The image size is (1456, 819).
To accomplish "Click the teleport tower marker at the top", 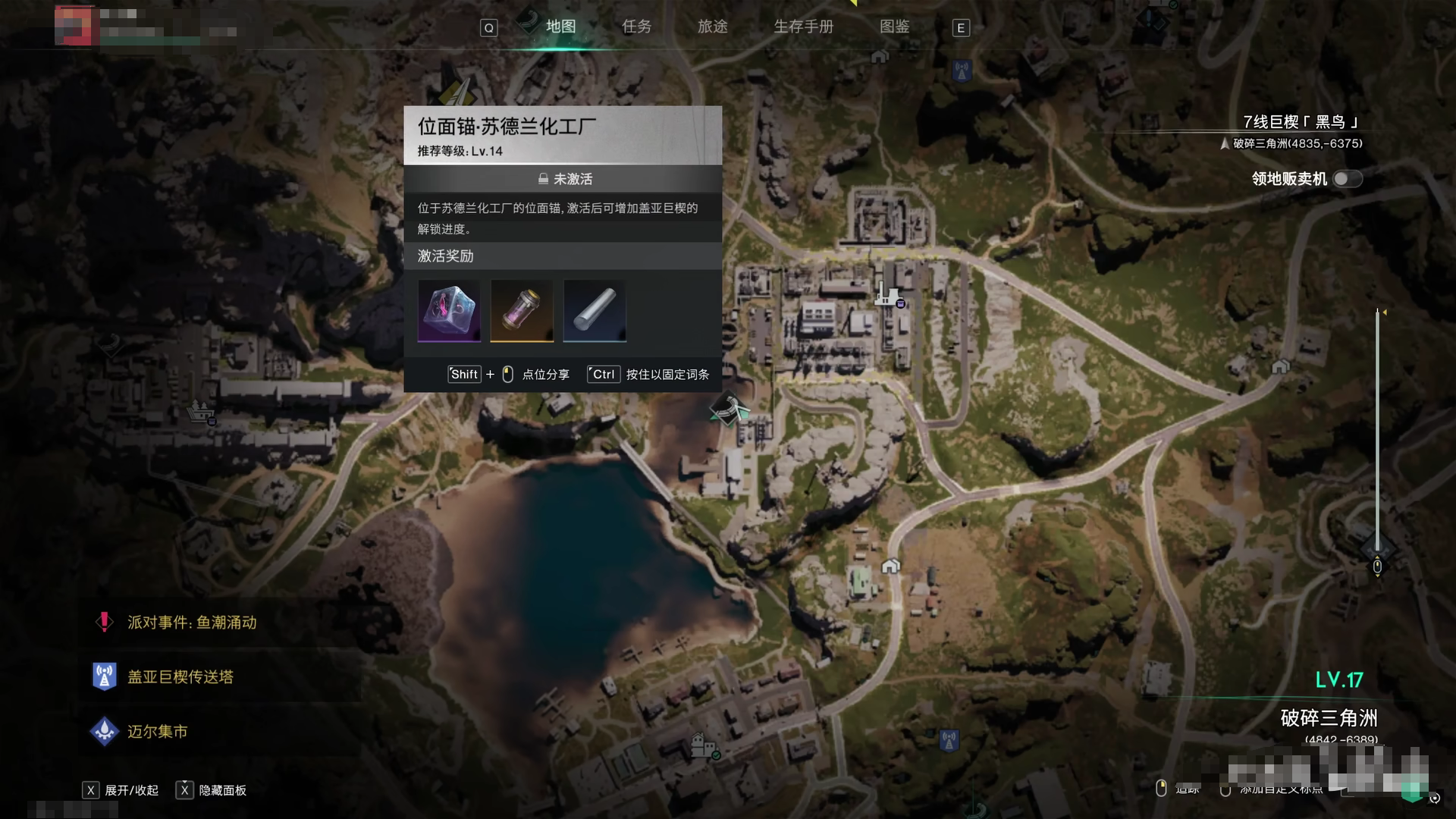I will tap(962, 71).
